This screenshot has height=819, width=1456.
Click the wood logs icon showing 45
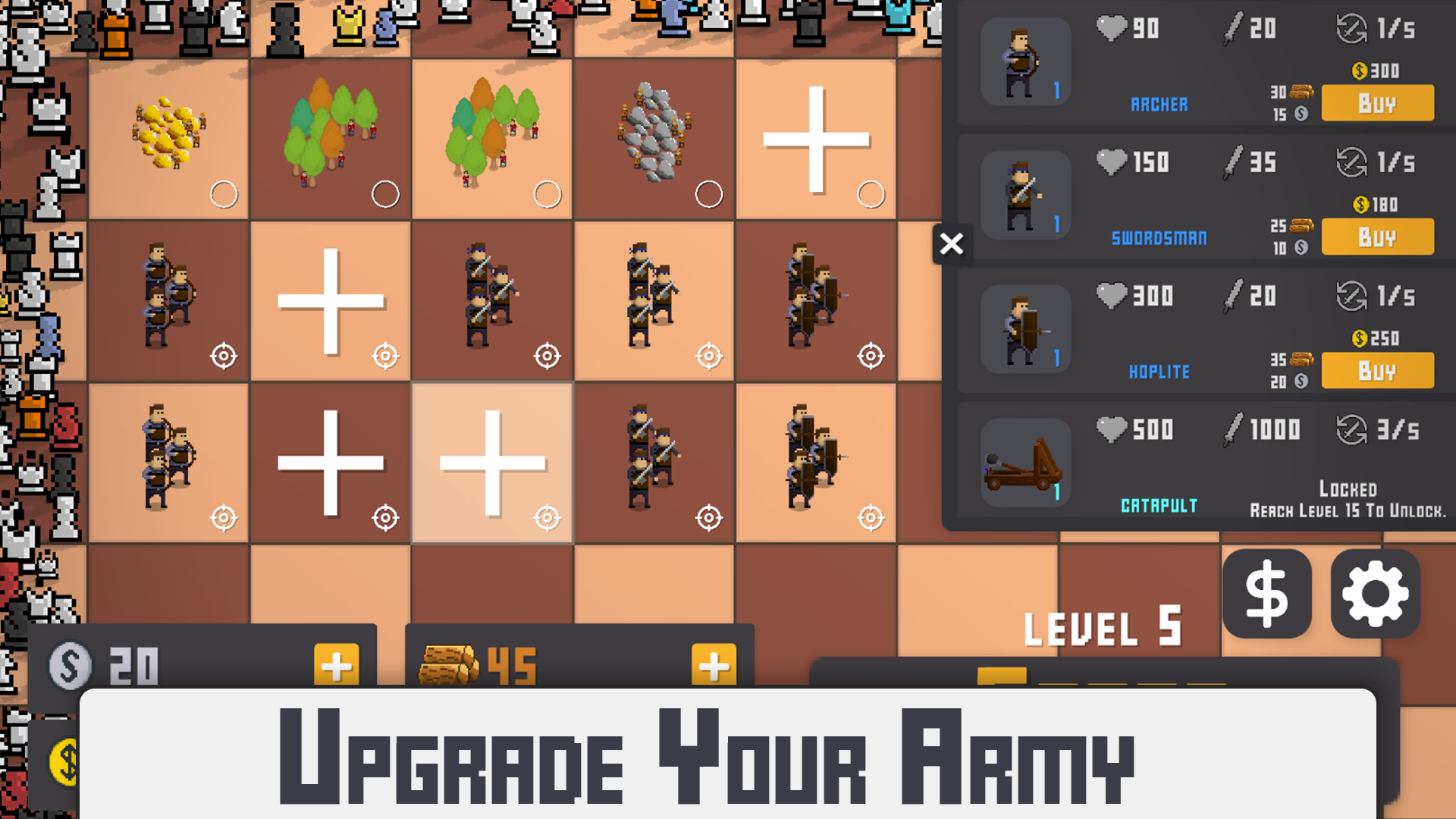coord(450,664)
